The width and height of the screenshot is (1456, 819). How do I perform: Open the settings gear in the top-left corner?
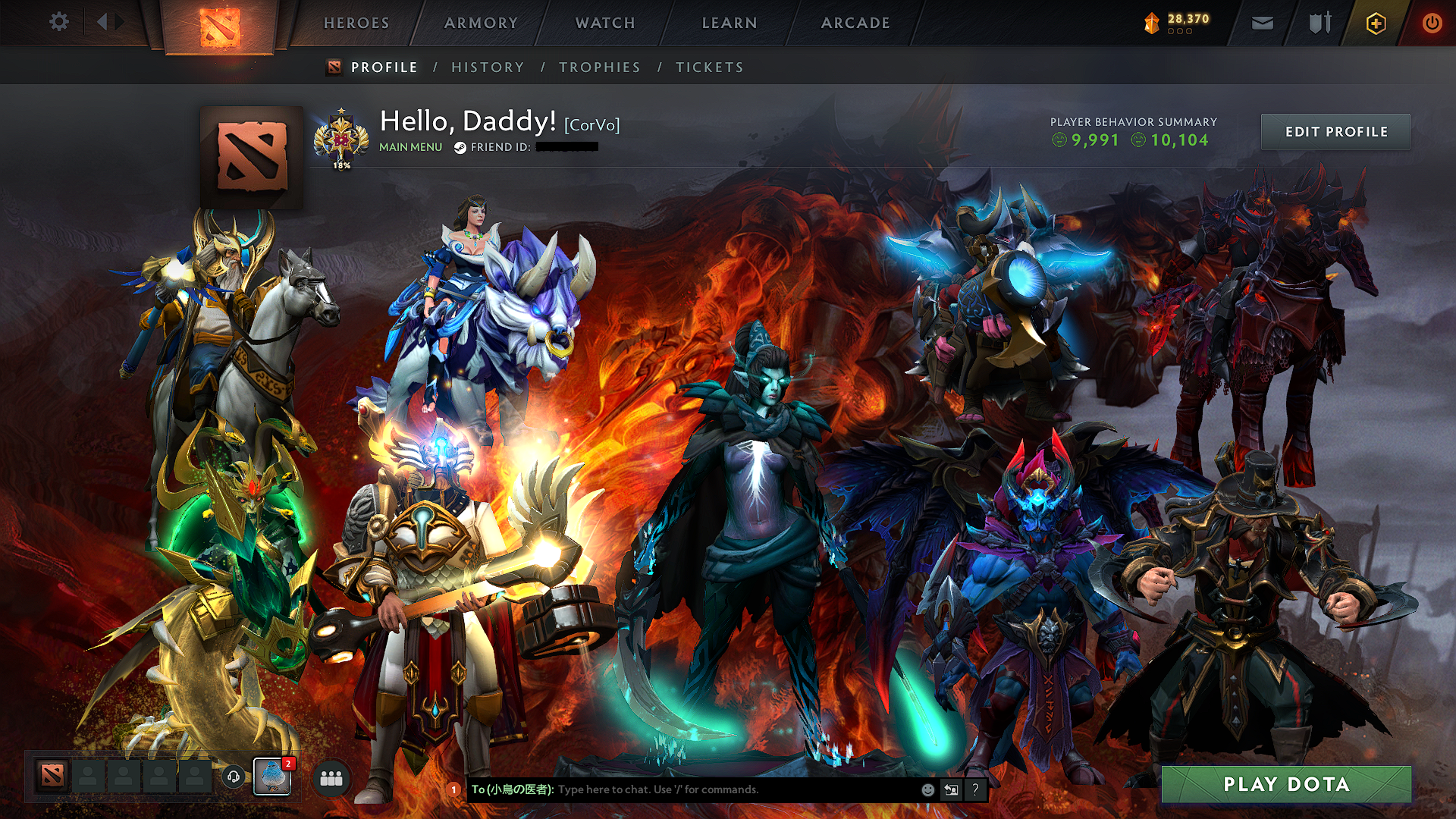tap(58, 22)
